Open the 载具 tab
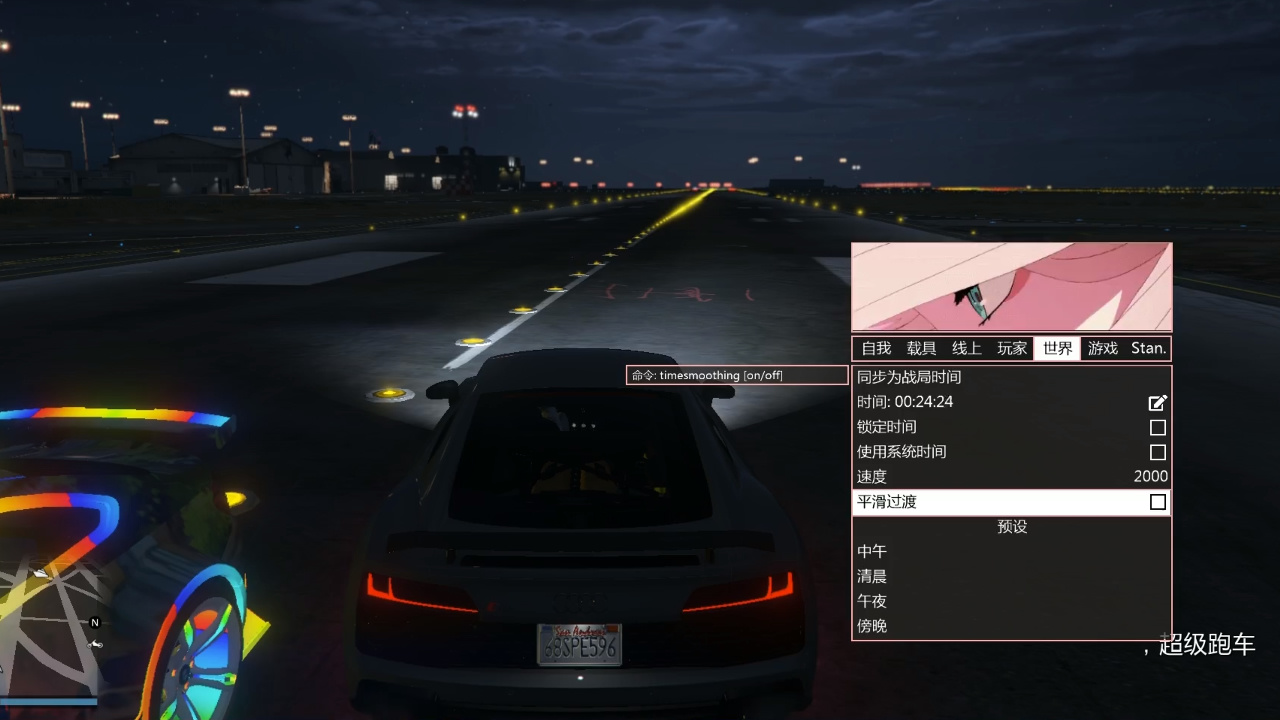Screen dimensions: 1280x720 click(x=921, y=348)
